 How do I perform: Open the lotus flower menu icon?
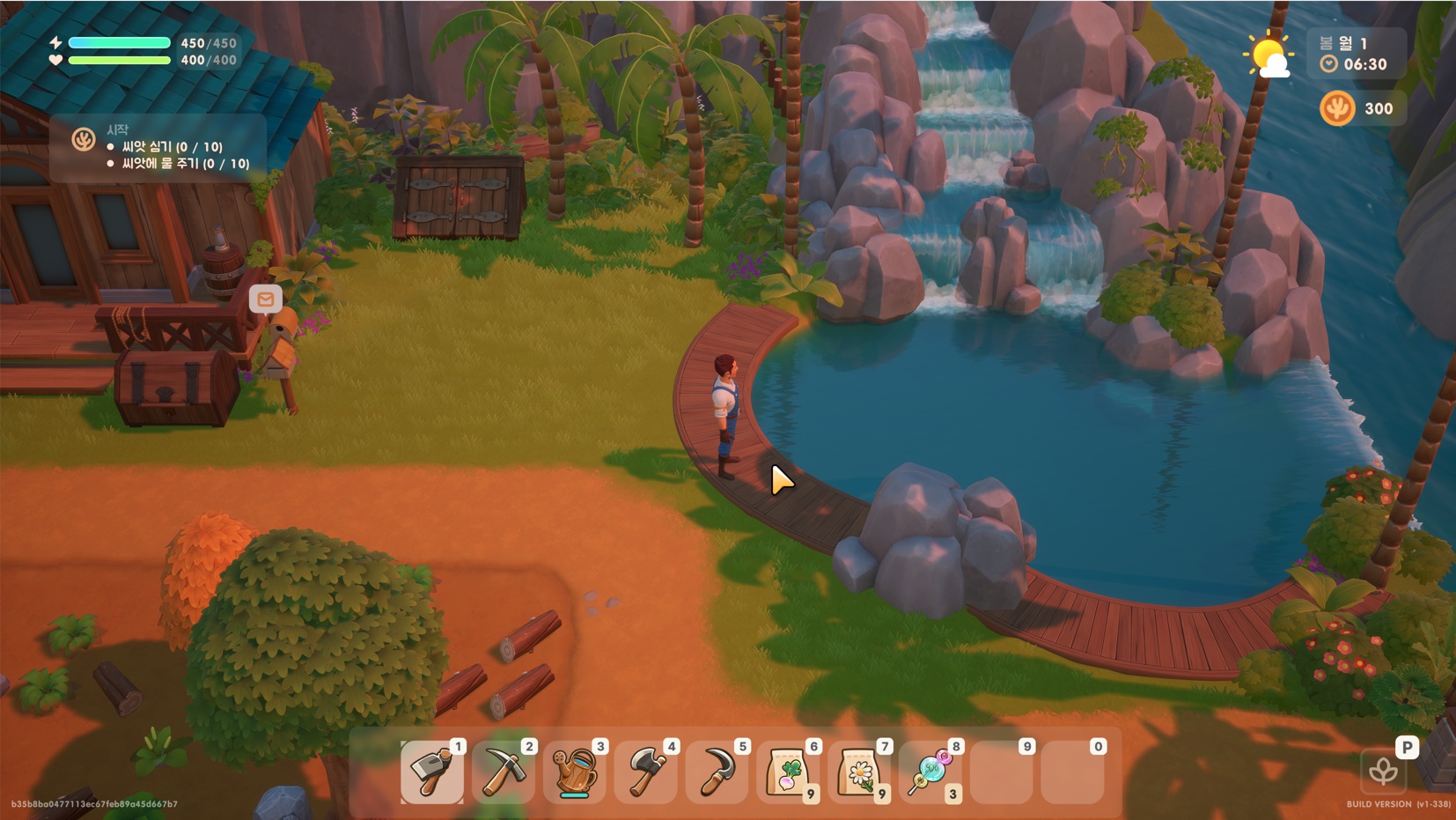(1383, 772)
